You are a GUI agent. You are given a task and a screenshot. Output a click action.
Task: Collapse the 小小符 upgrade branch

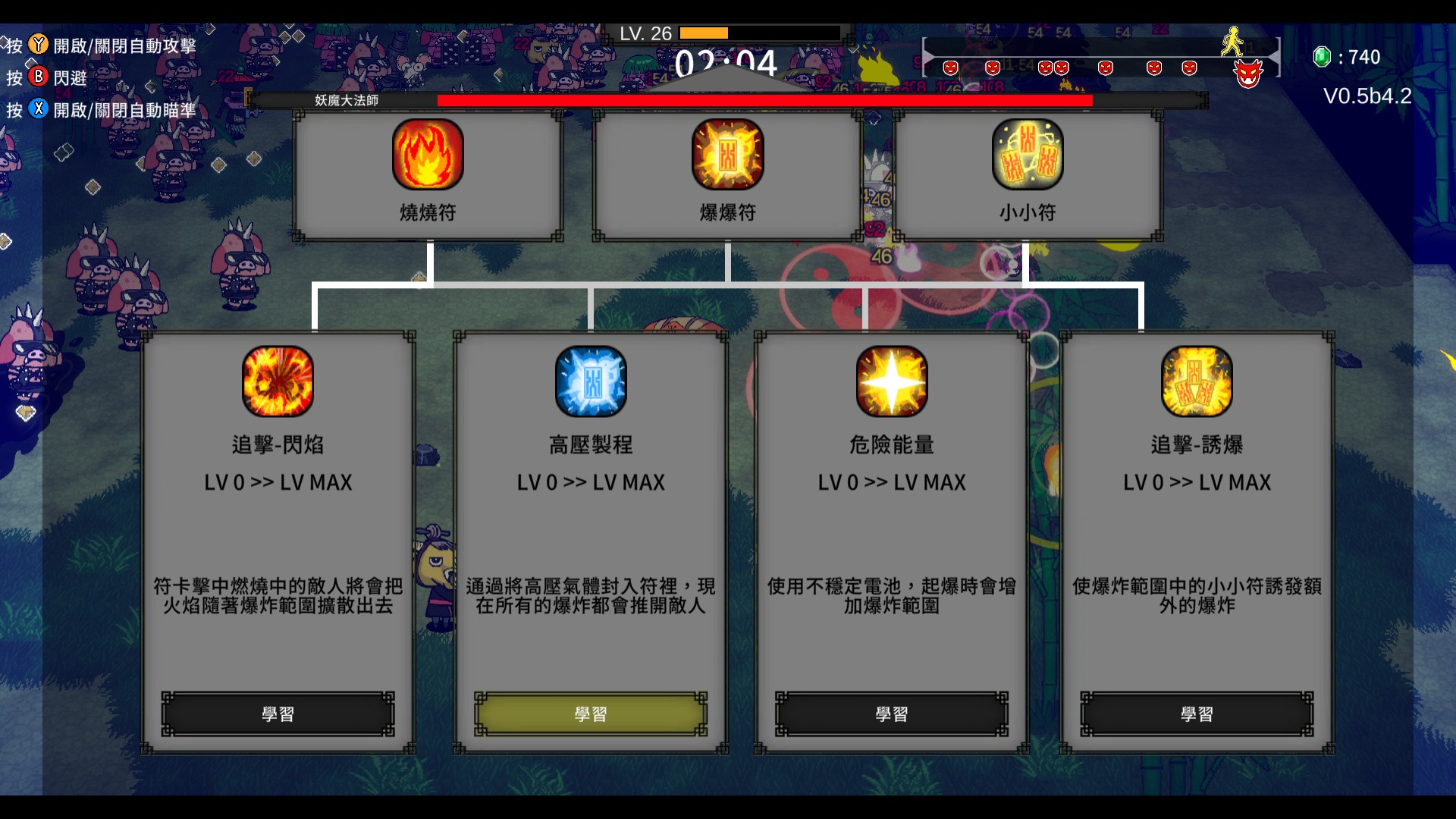(x=1028, y=262)
